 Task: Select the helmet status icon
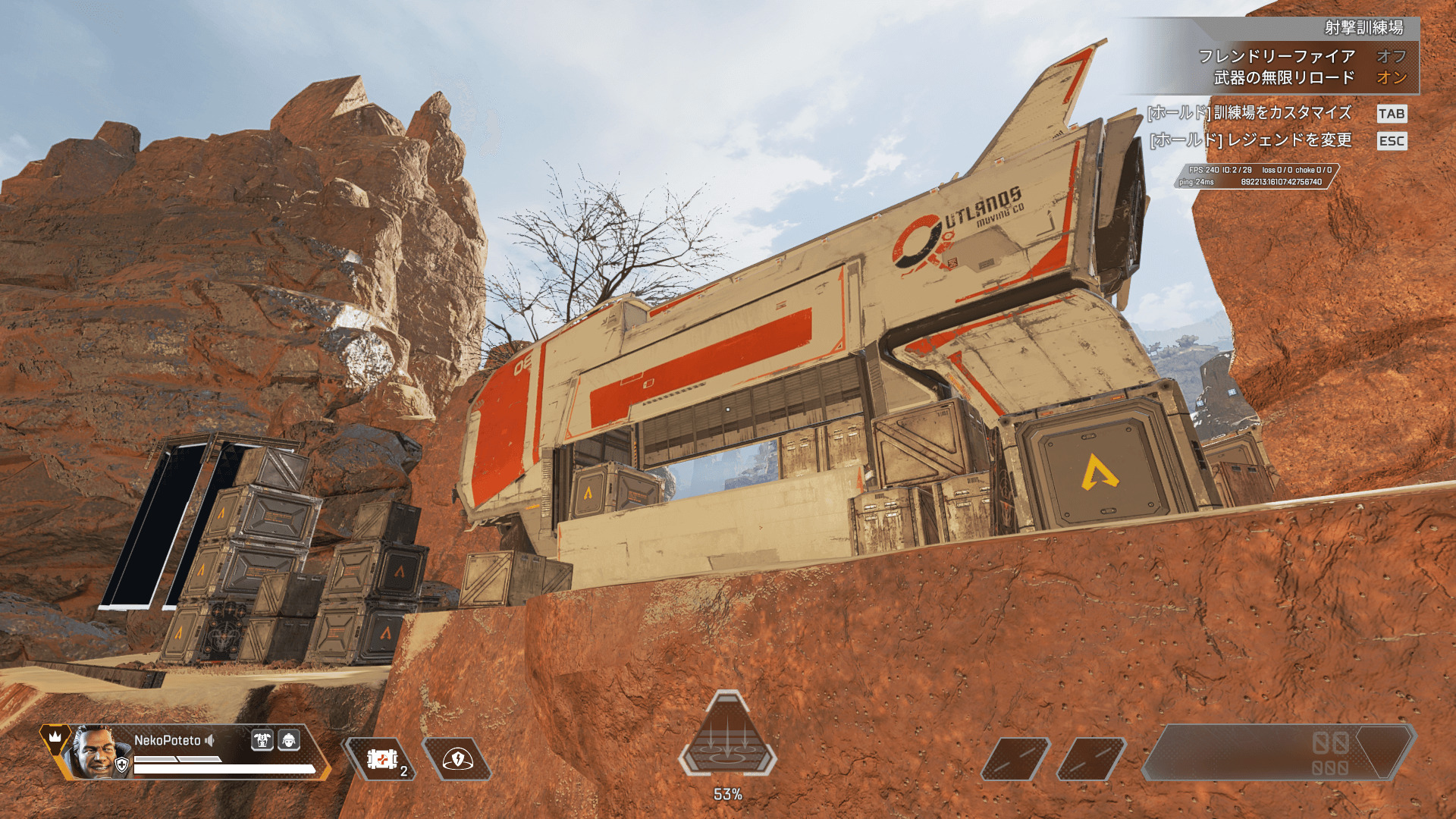click(289, 740)
